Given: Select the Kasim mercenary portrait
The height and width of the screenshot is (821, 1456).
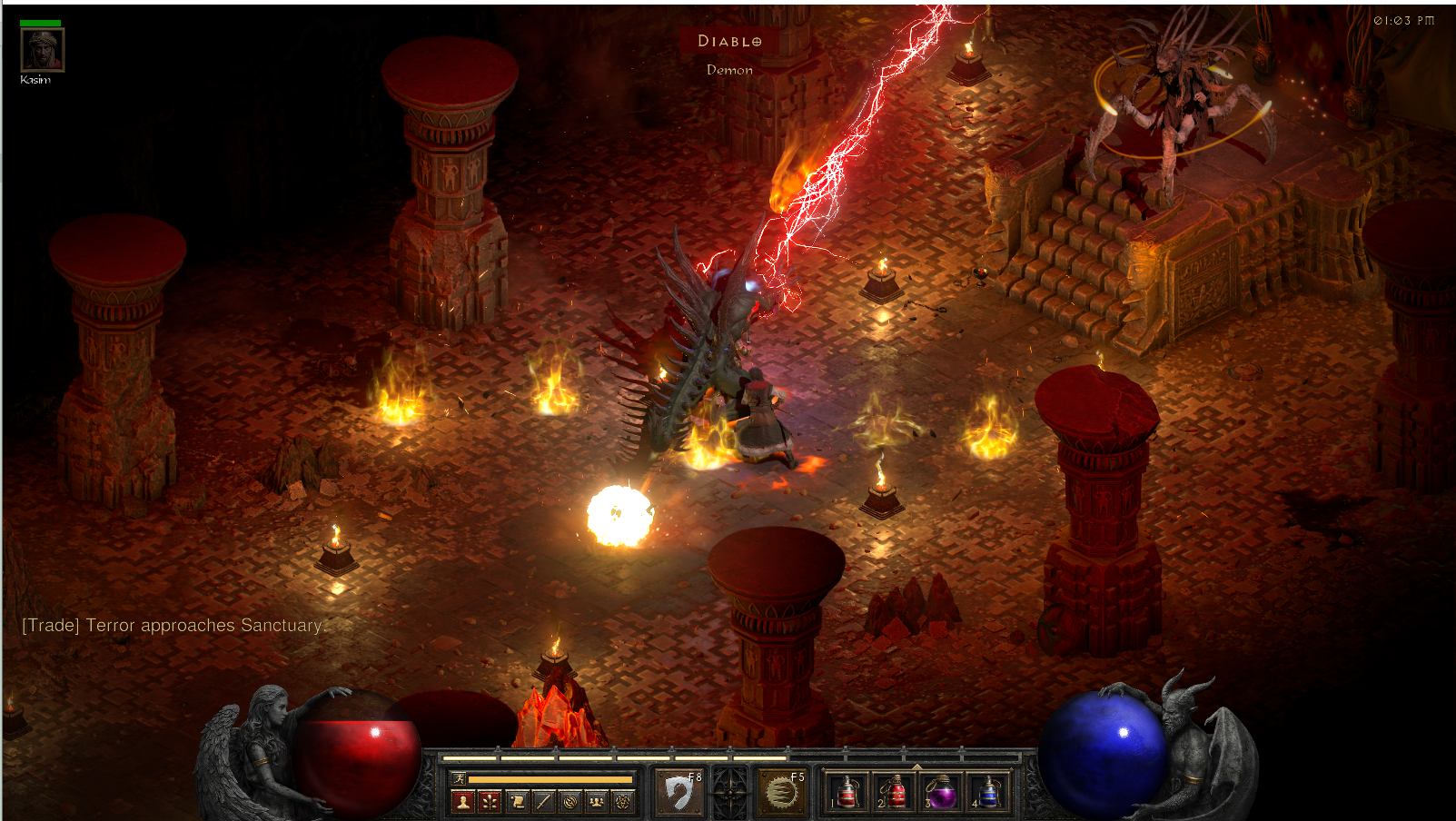Looking at the screenshot, I should pyautogui.click(x=42, y=49).
